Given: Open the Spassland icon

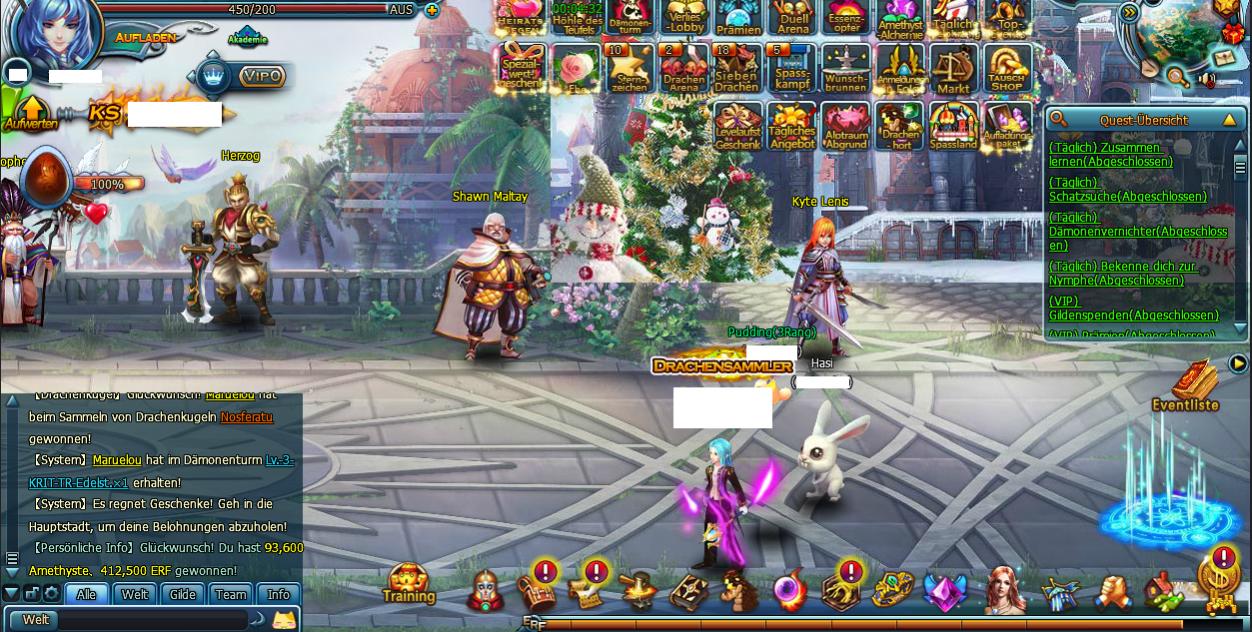Looking at the screenshot, I should point(953,126).
